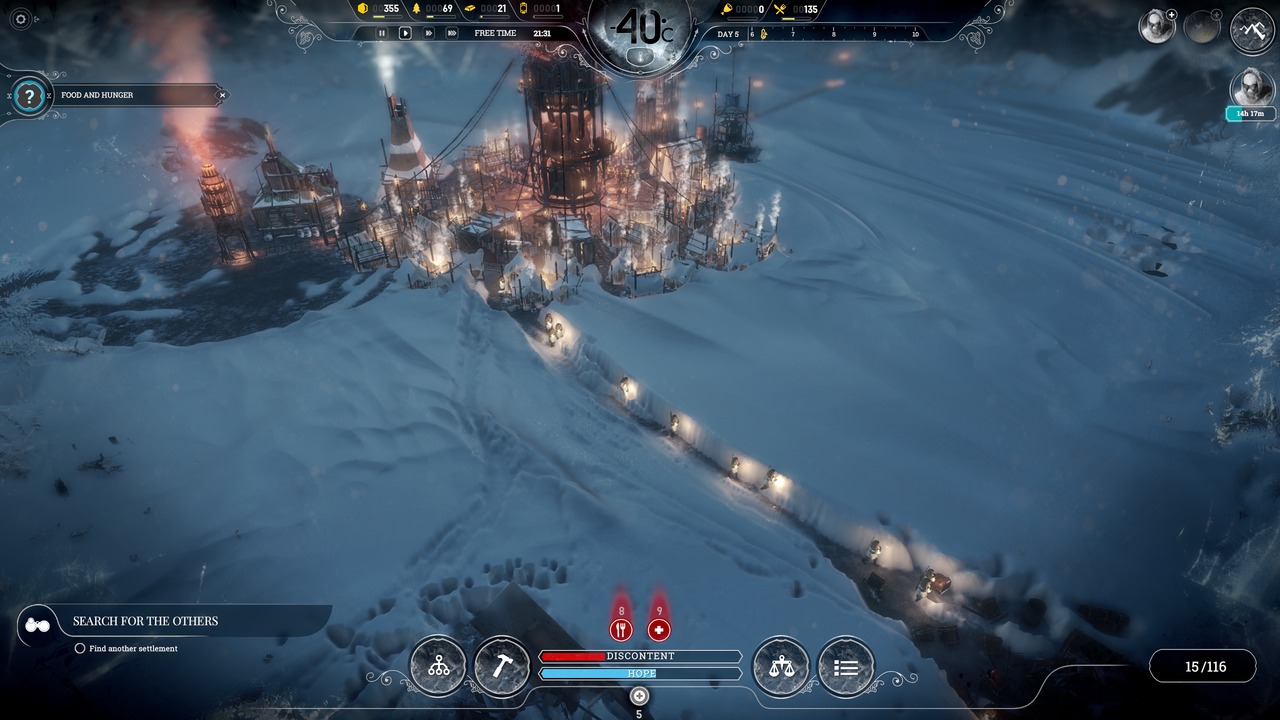
Task: Select the first scout portrait in the top bar
Action: coord(1157,27)
